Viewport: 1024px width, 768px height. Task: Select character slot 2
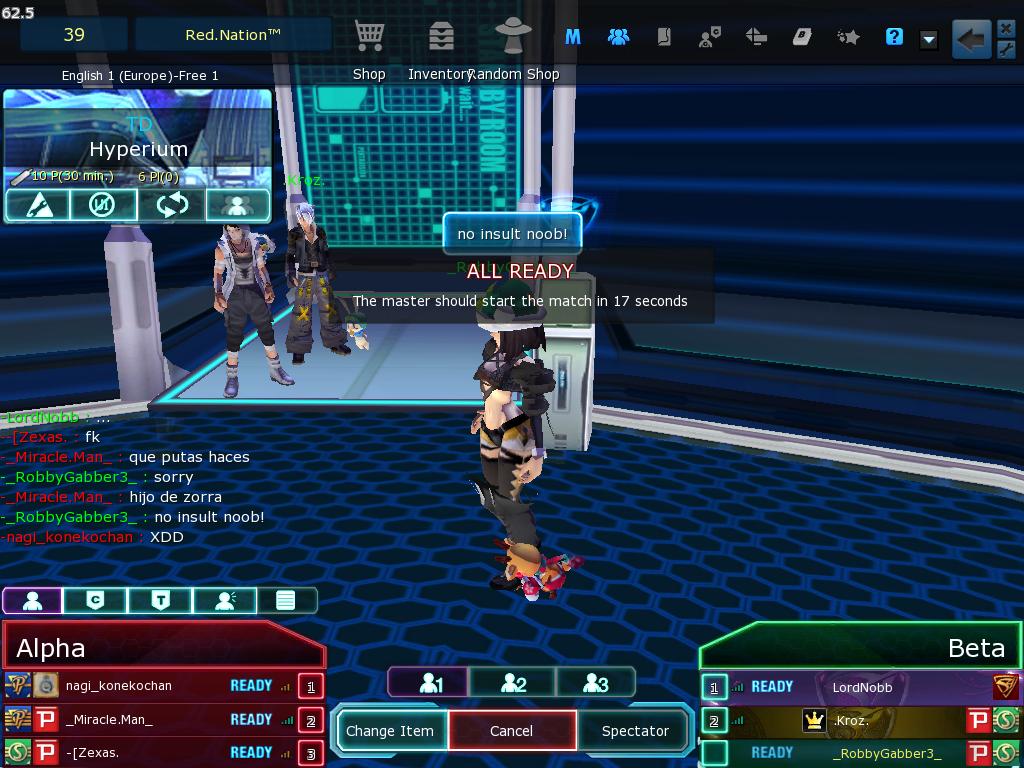click(x=513, y=683)
